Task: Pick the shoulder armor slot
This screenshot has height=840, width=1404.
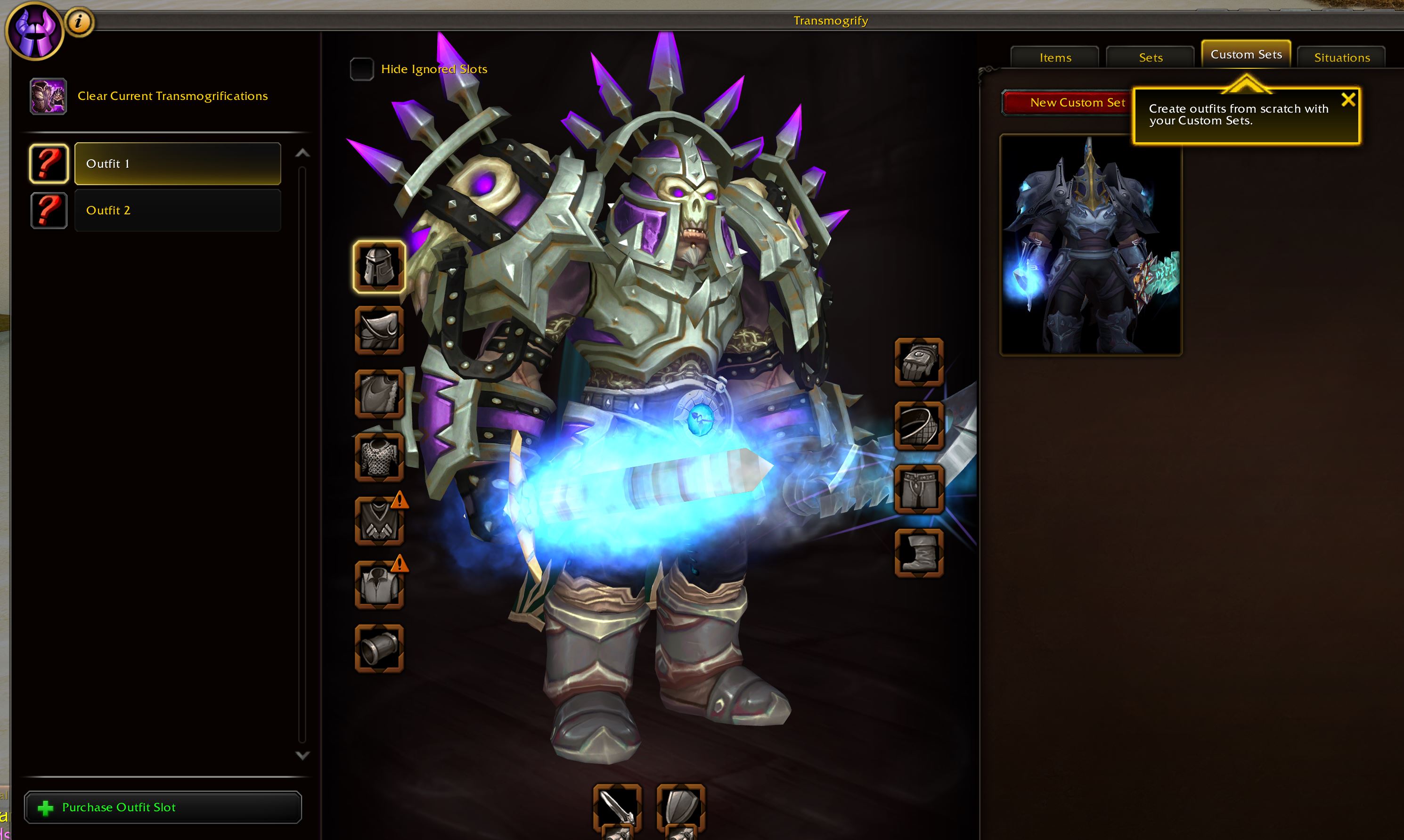Action: coord(379,330)
